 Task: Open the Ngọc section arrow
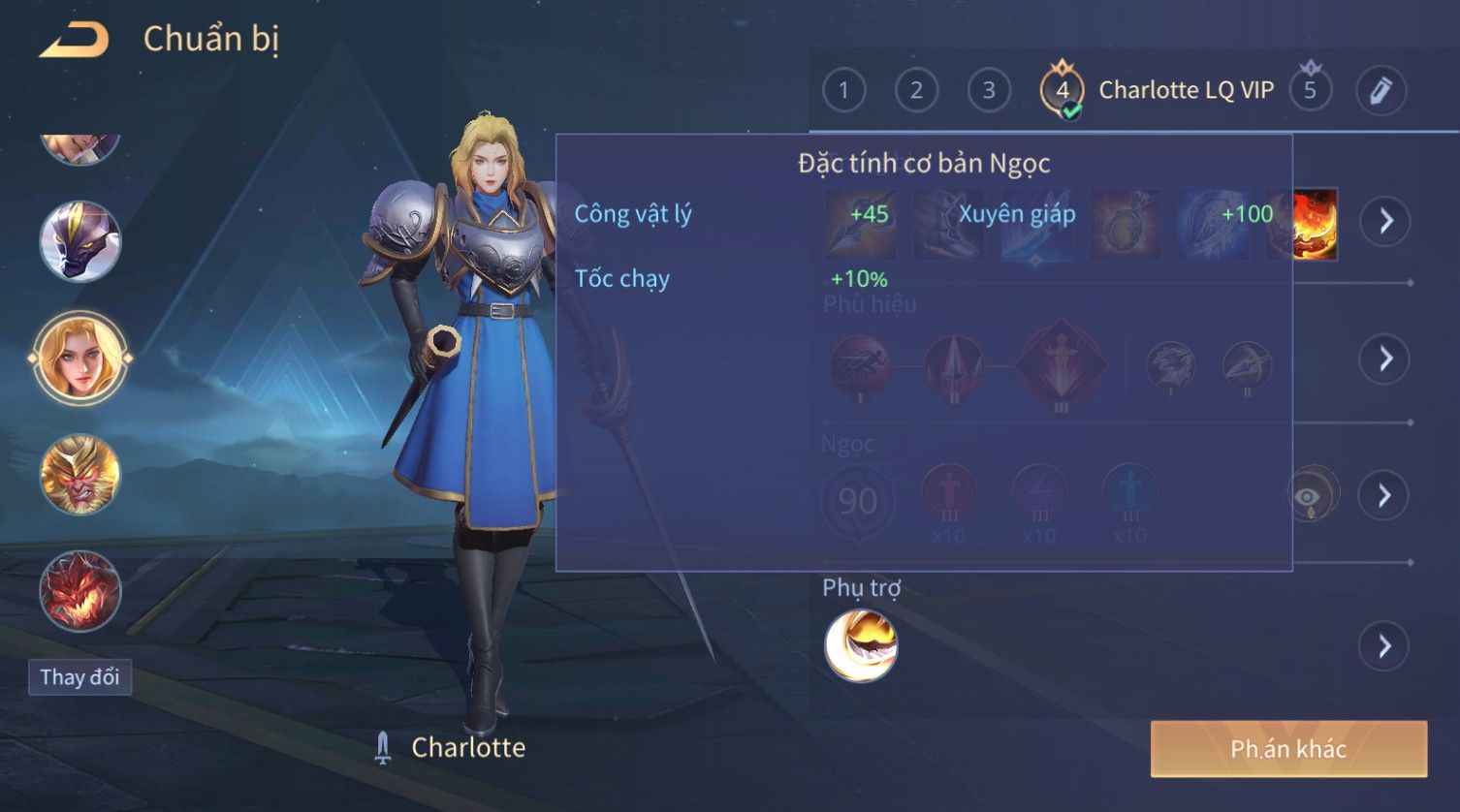point(1385,496)
